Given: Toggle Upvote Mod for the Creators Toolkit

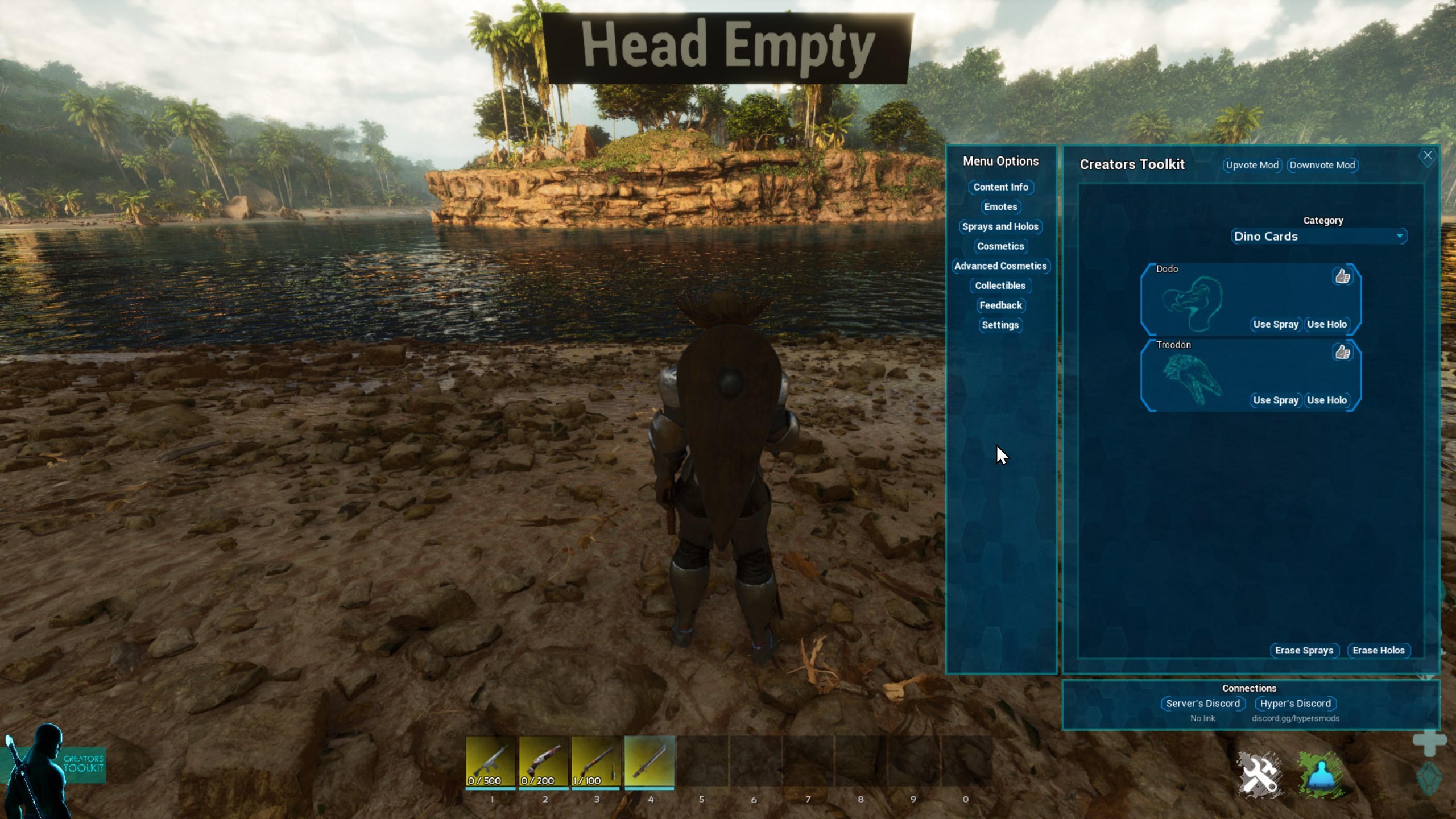Looking at the screenshot, I should click(x=1252, y=165).
